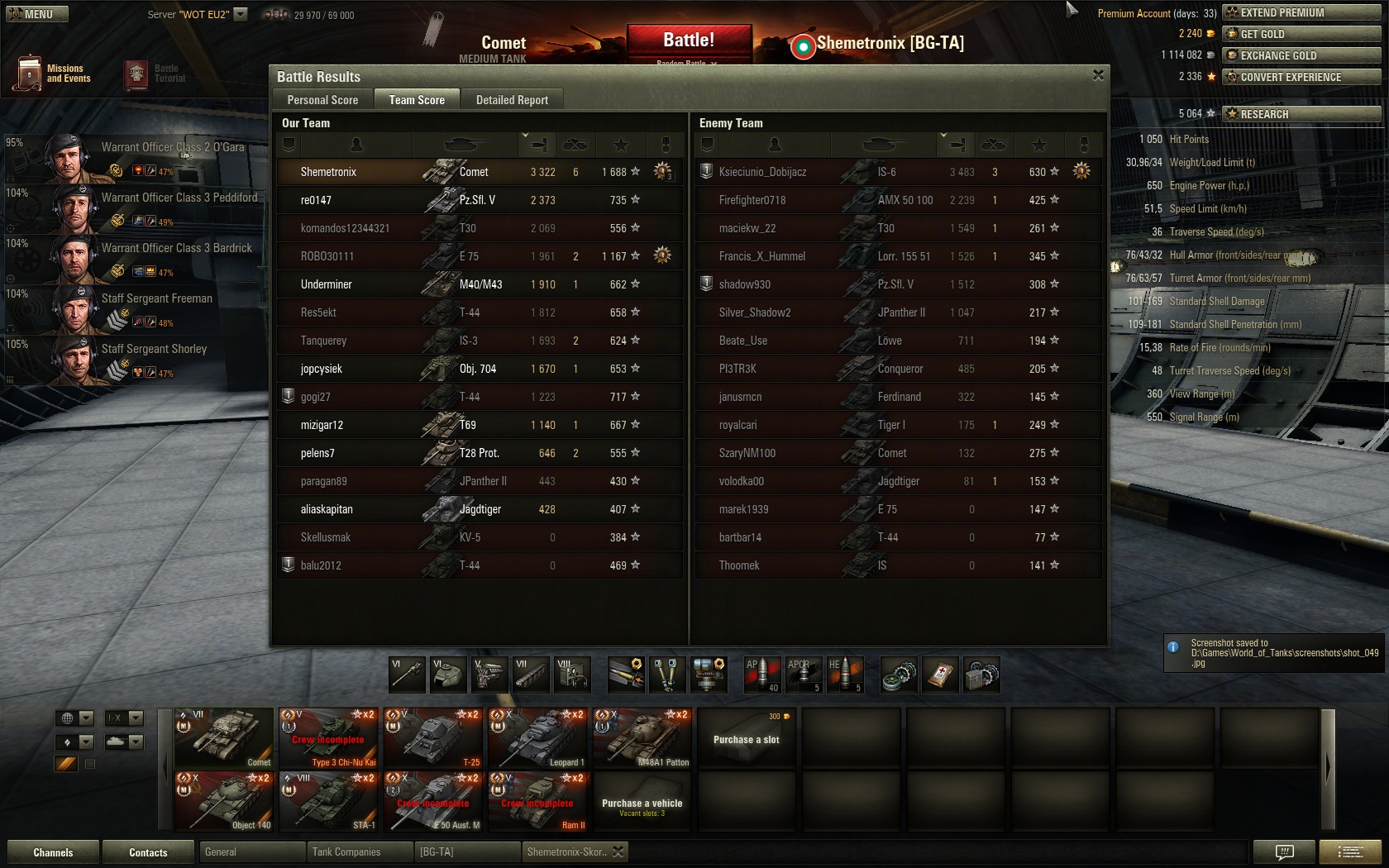
Task: Switch to the Tank Companies chat tab
Action: pos(359,851)
